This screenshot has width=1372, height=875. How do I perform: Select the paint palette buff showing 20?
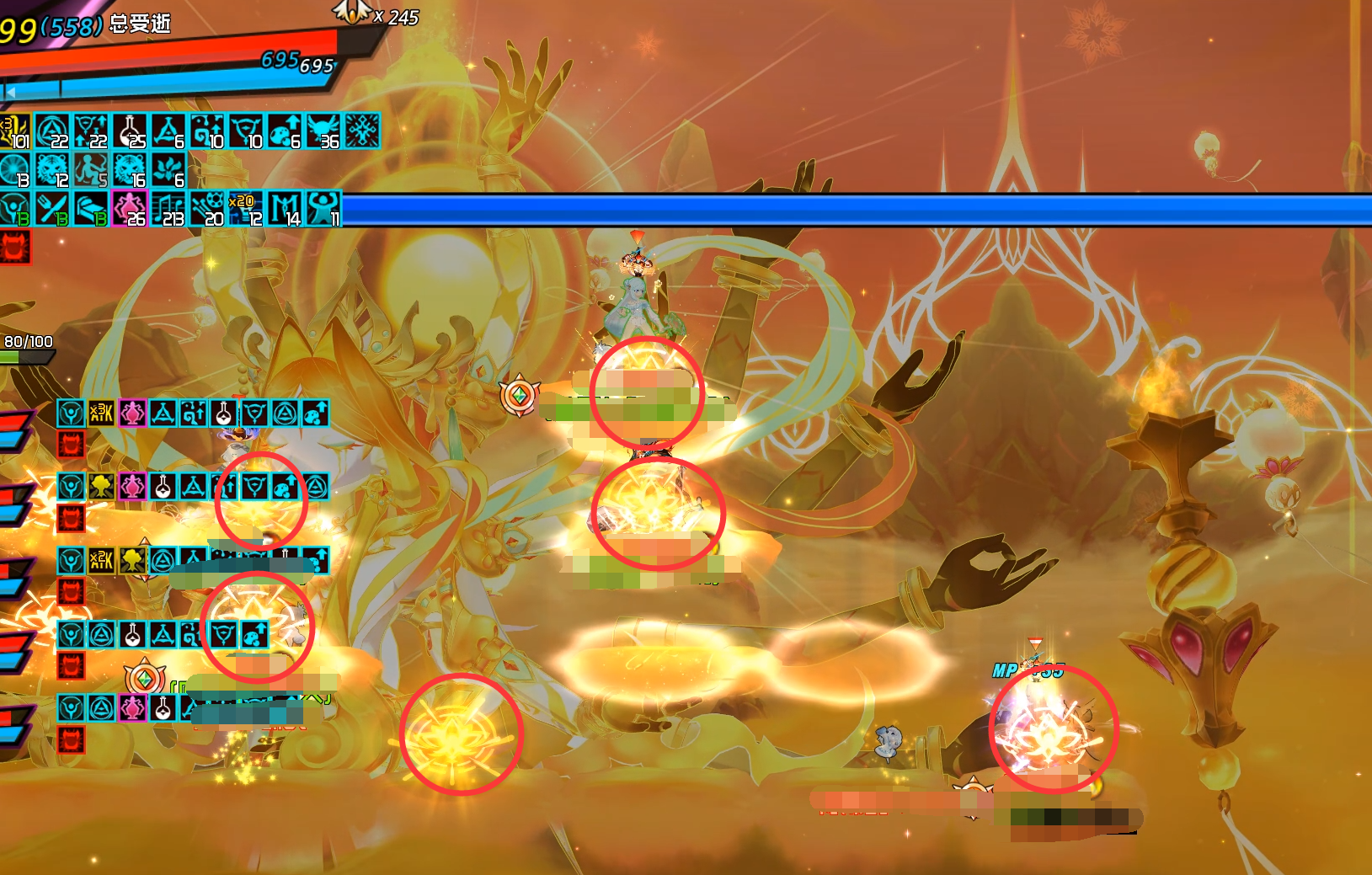pos(207,209)
